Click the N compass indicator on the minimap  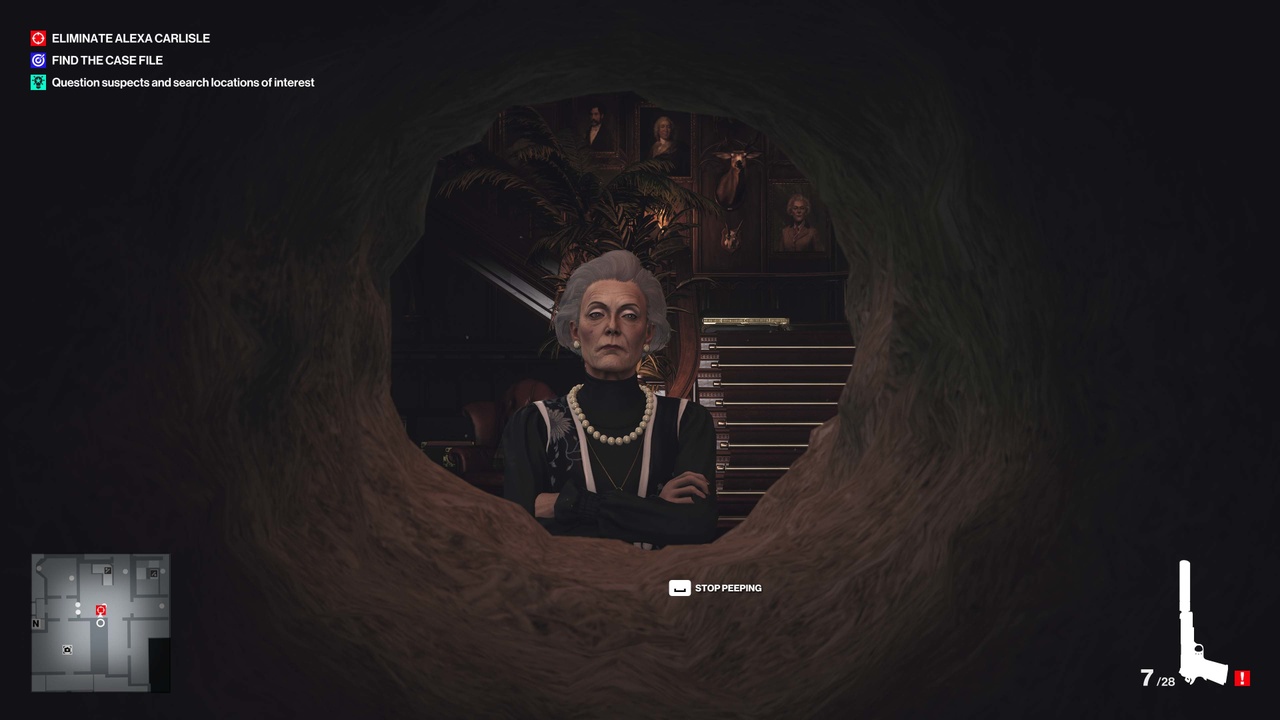(35, 623)
